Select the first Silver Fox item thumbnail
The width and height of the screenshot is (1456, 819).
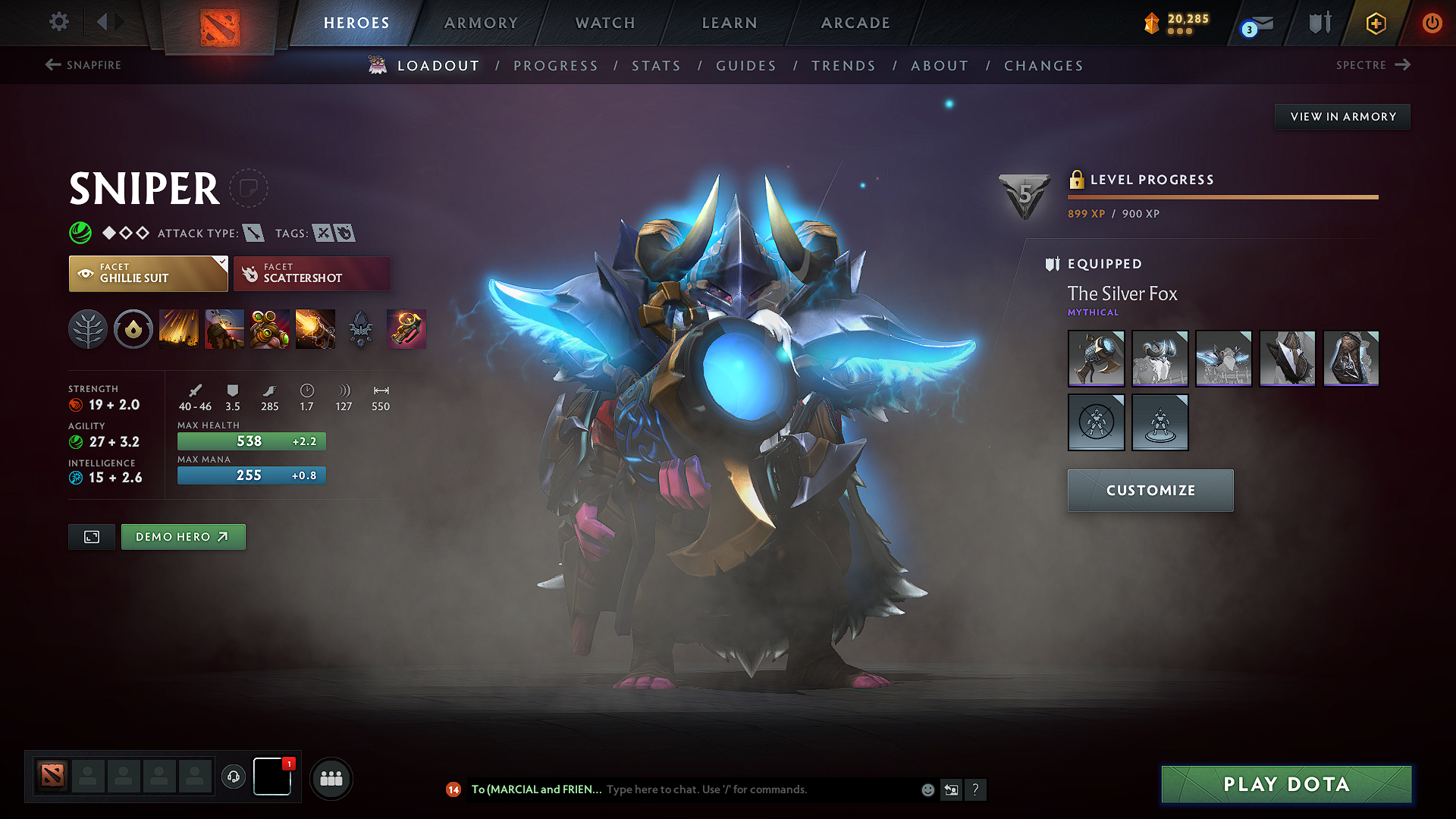coord(1096,359)
